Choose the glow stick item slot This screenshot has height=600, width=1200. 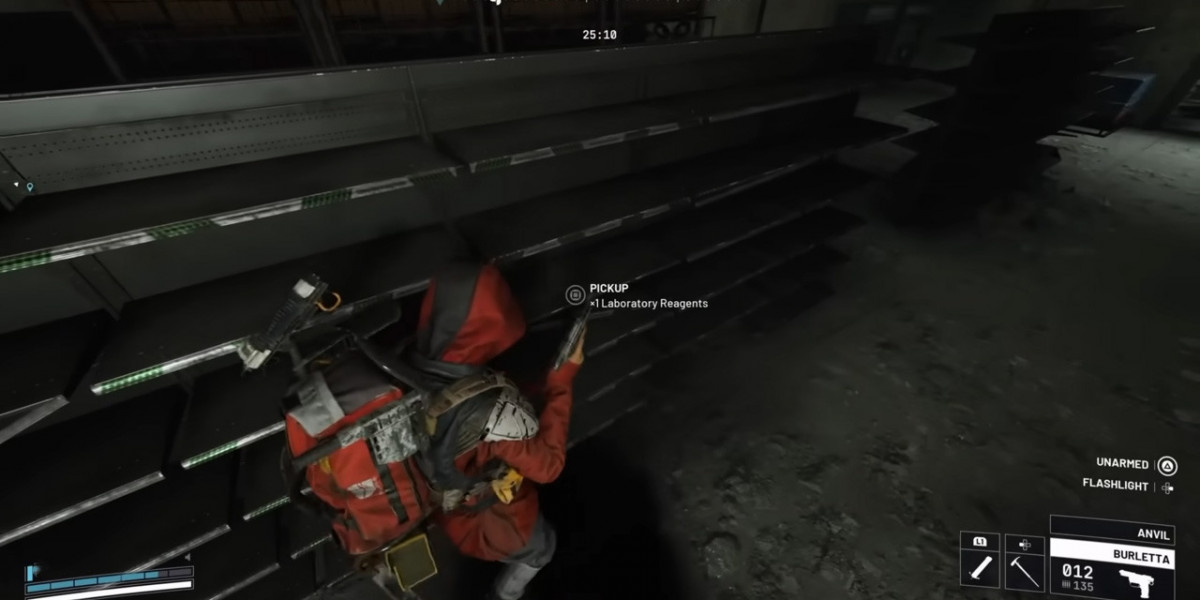pos(980,570)
